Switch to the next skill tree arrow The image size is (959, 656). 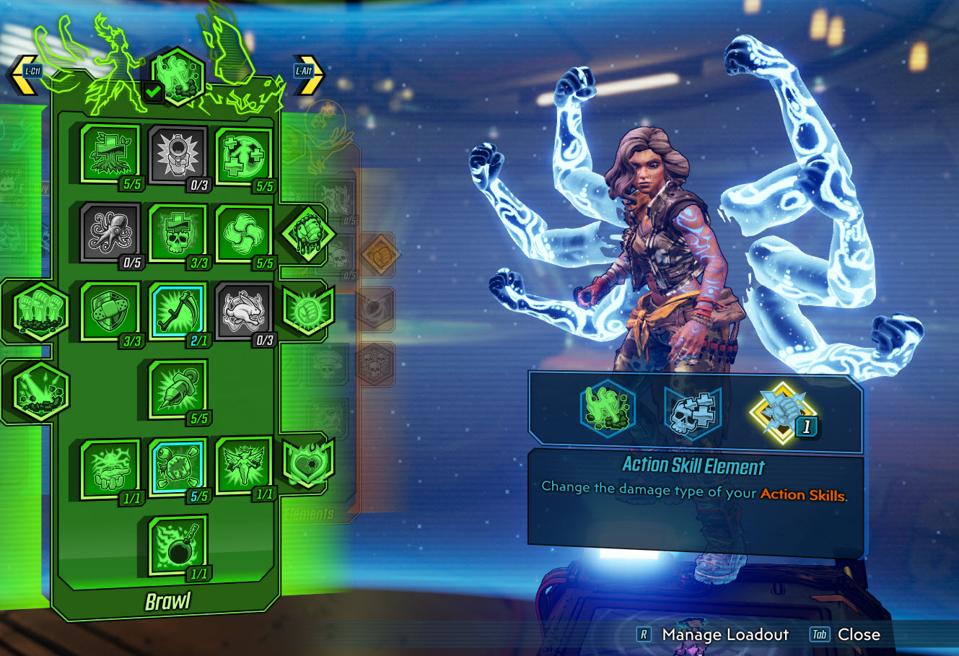[x=308, y=73]
